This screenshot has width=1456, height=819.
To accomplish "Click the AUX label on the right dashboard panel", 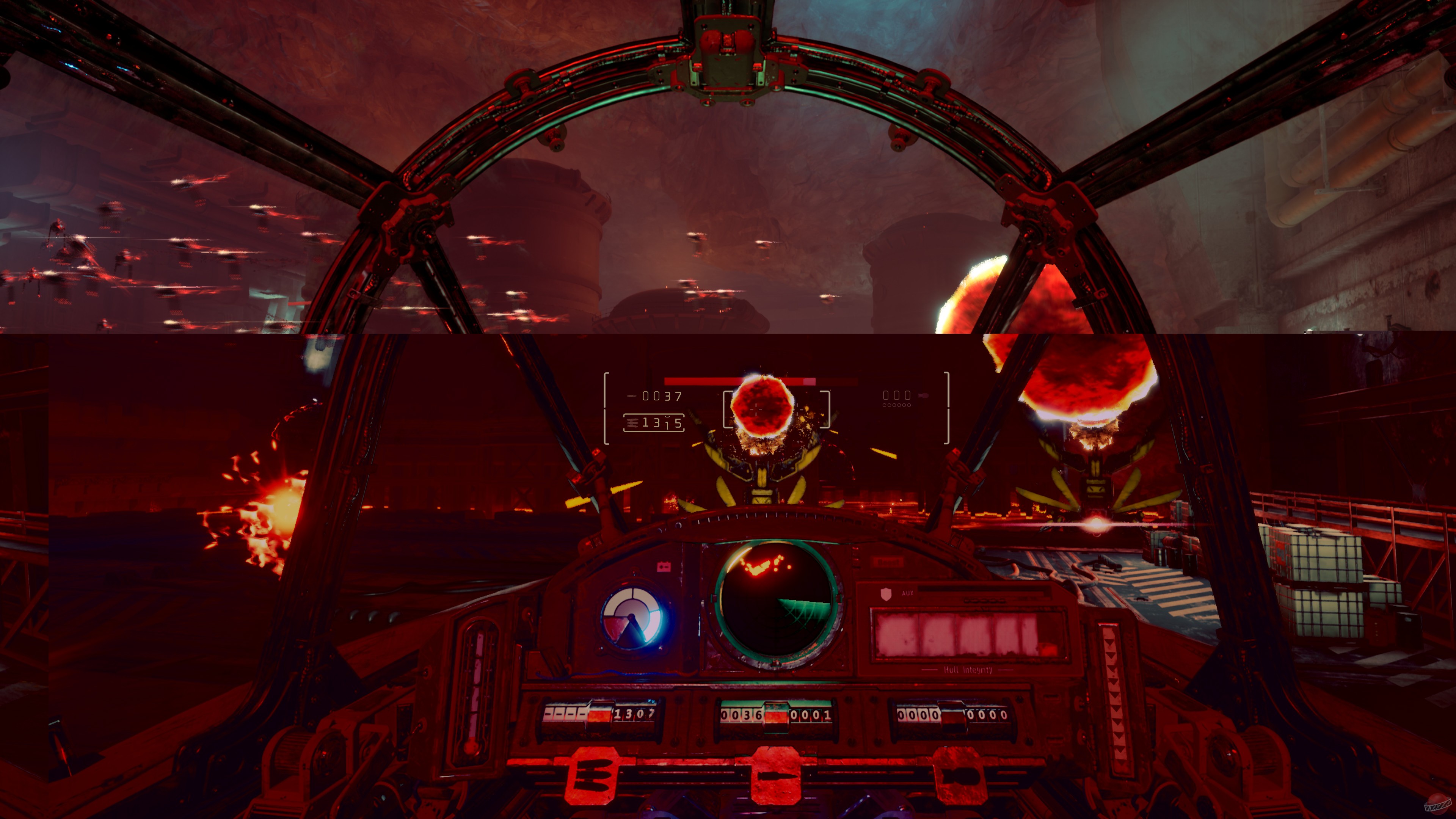I will (908, 593).
